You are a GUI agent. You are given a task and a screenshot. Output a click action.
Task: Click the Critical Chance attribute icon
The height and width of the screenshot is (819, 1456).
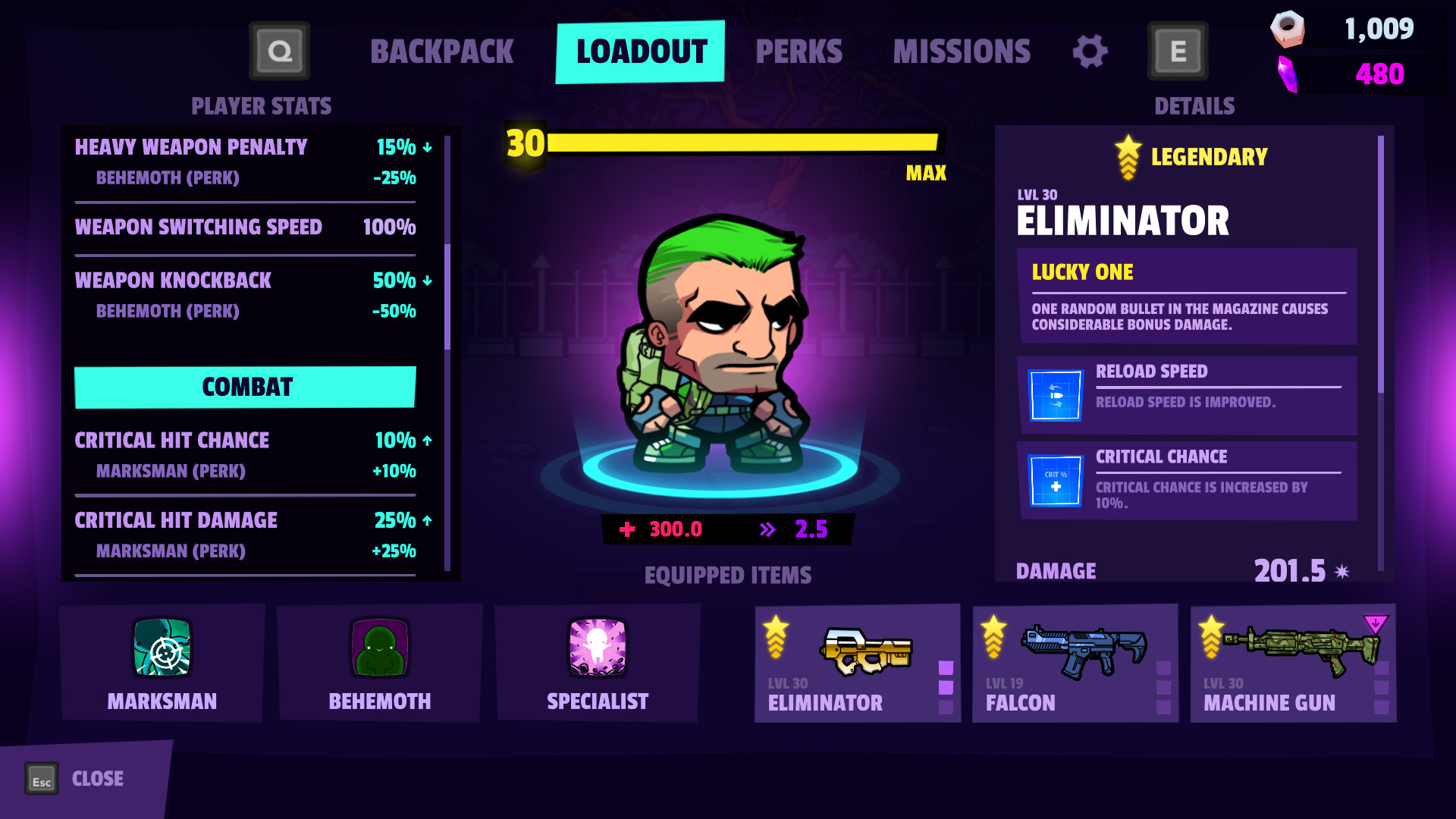click(x=1054, y=481)
